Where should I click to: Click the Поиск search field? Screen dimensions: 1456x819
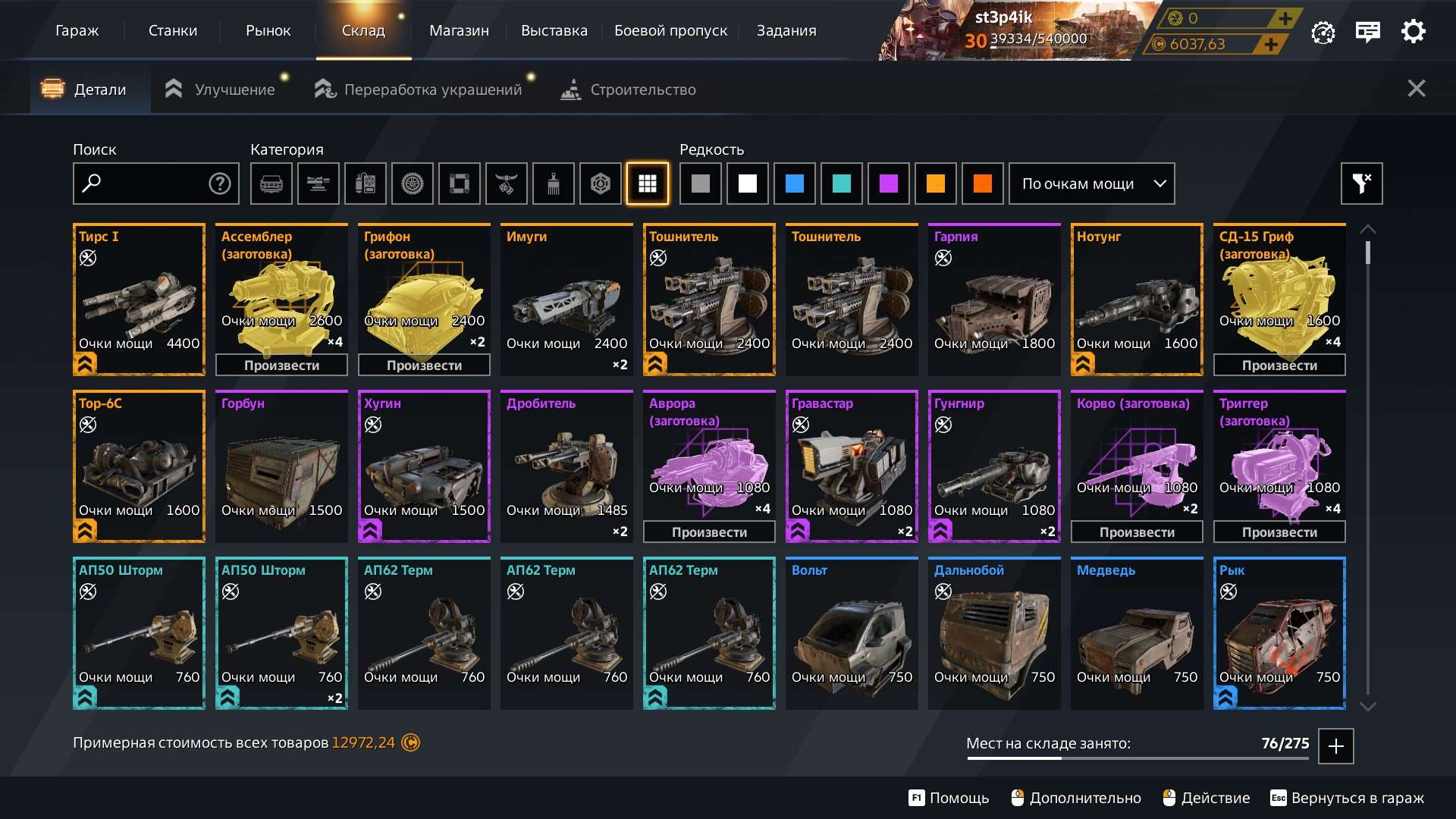(148, 184)
